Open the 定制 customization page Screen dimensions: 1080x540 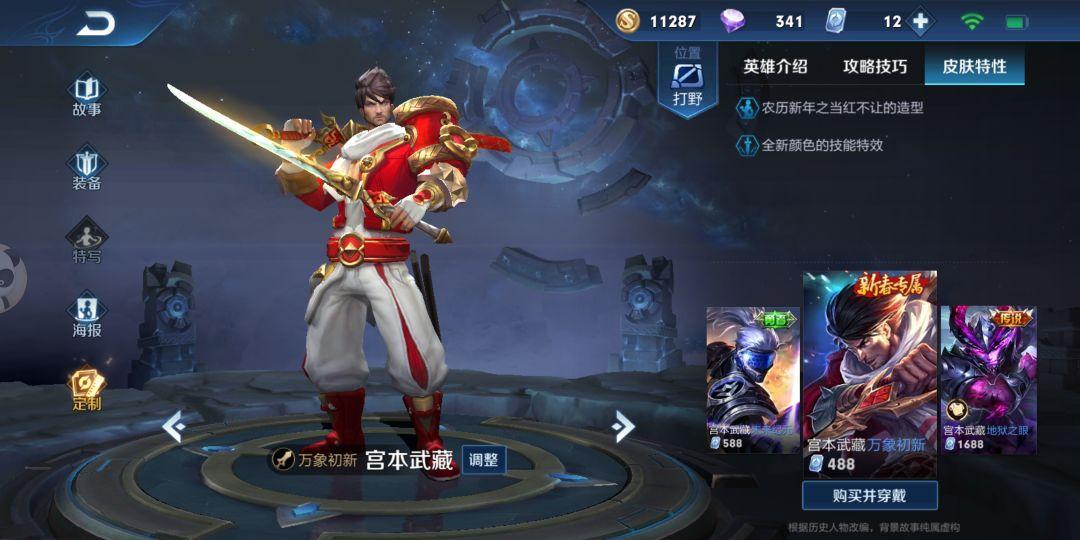(x=87, y=388)
